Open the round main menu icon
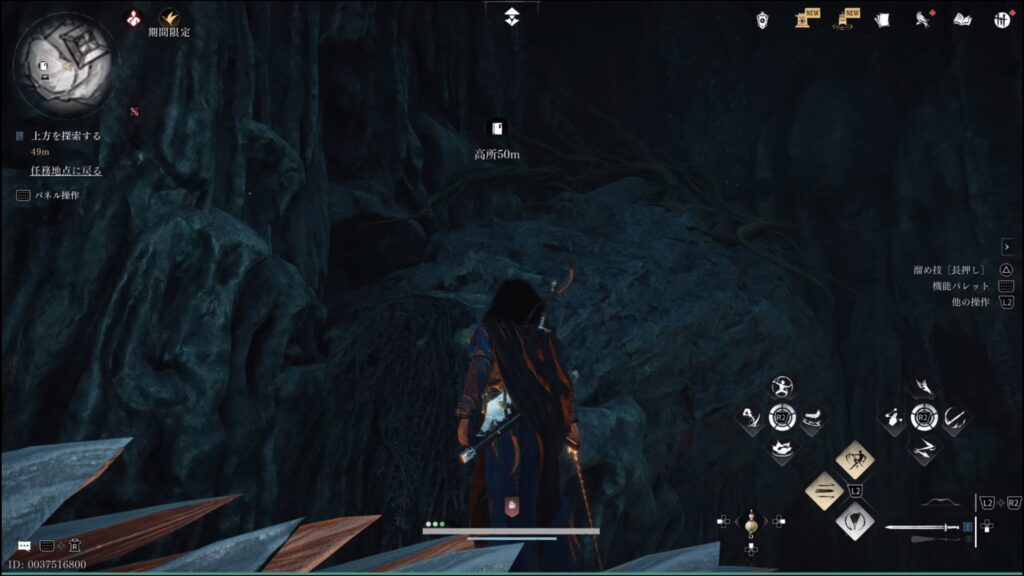The image size is (1024, 576). click(1002, 19)
